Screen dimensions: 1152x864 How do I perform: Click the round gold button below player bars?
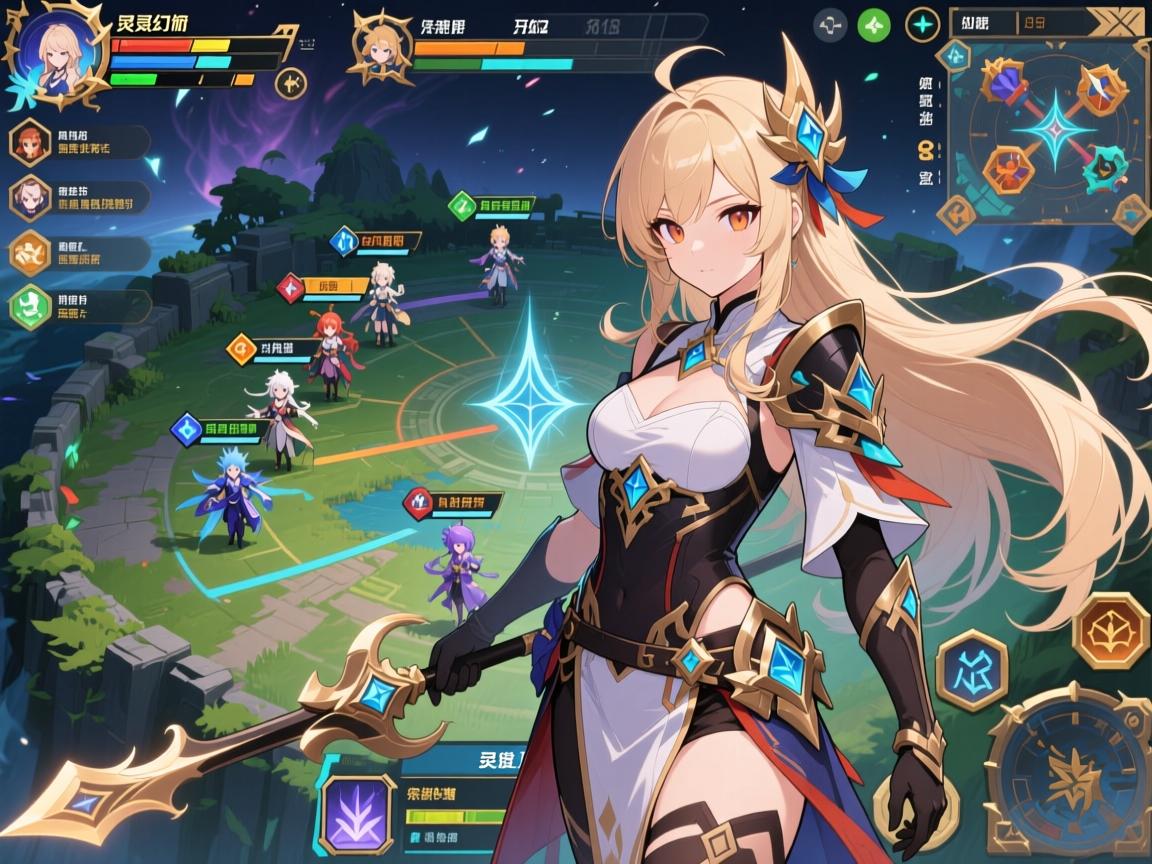[290, 83]
